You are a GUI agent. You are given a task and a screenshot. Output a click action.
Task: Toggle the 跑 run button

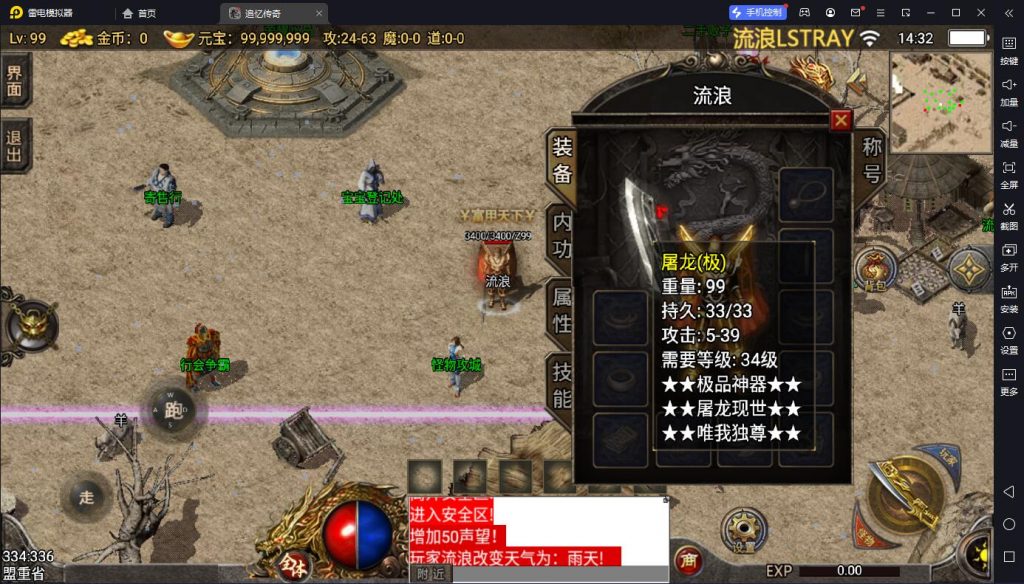[x=174, y=409]
